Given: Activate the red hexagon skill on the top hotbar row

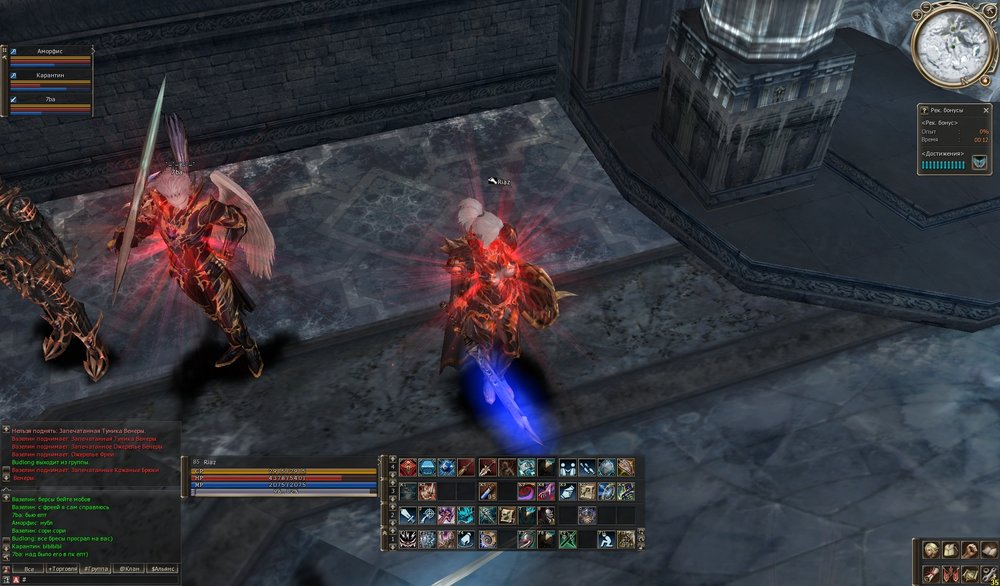Looking at the screenshot, I should tap(408, 467).
